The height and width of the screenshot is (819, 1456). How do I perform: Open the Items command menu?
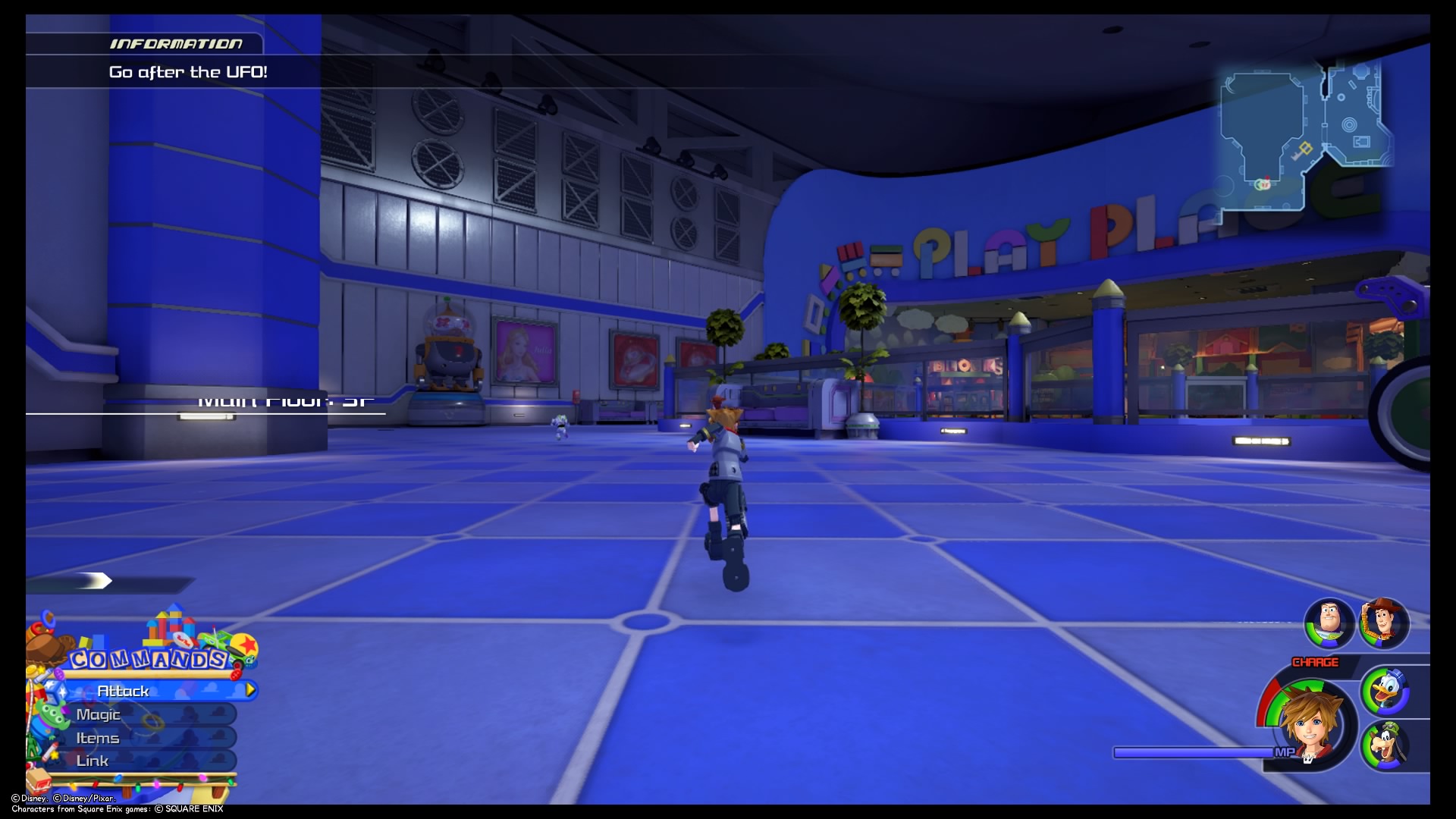97,739
